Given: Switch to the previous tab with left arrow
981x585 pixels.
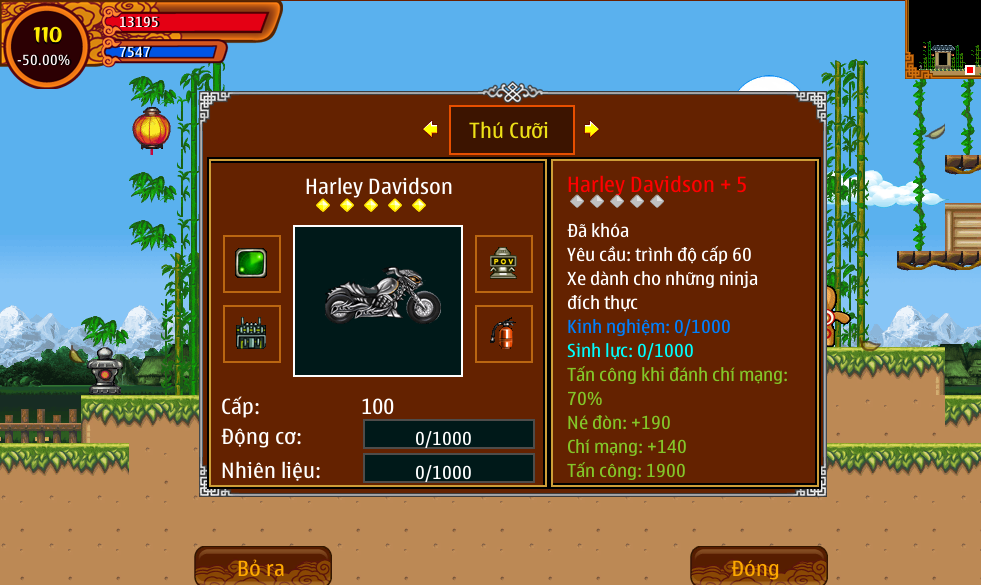Looking at the screenshot, I should 431,129.
